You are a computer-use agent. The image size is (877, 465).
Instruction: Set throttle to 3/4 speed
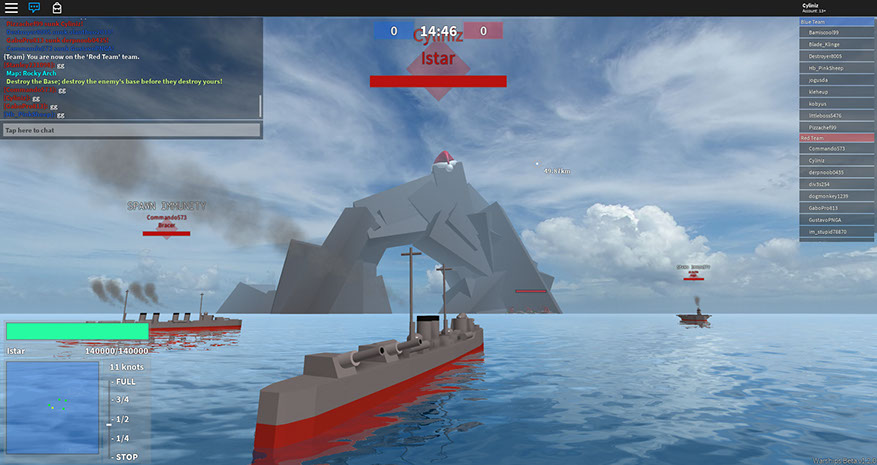[x=122, y=400]
